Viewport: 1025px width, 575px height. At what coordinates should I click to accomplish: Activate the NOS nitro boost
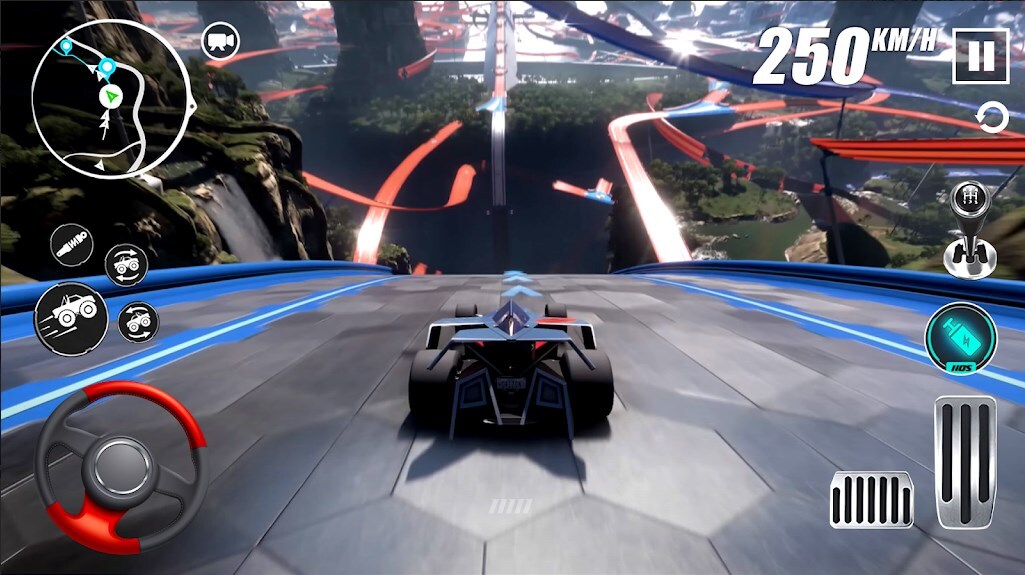click(960, 338)
